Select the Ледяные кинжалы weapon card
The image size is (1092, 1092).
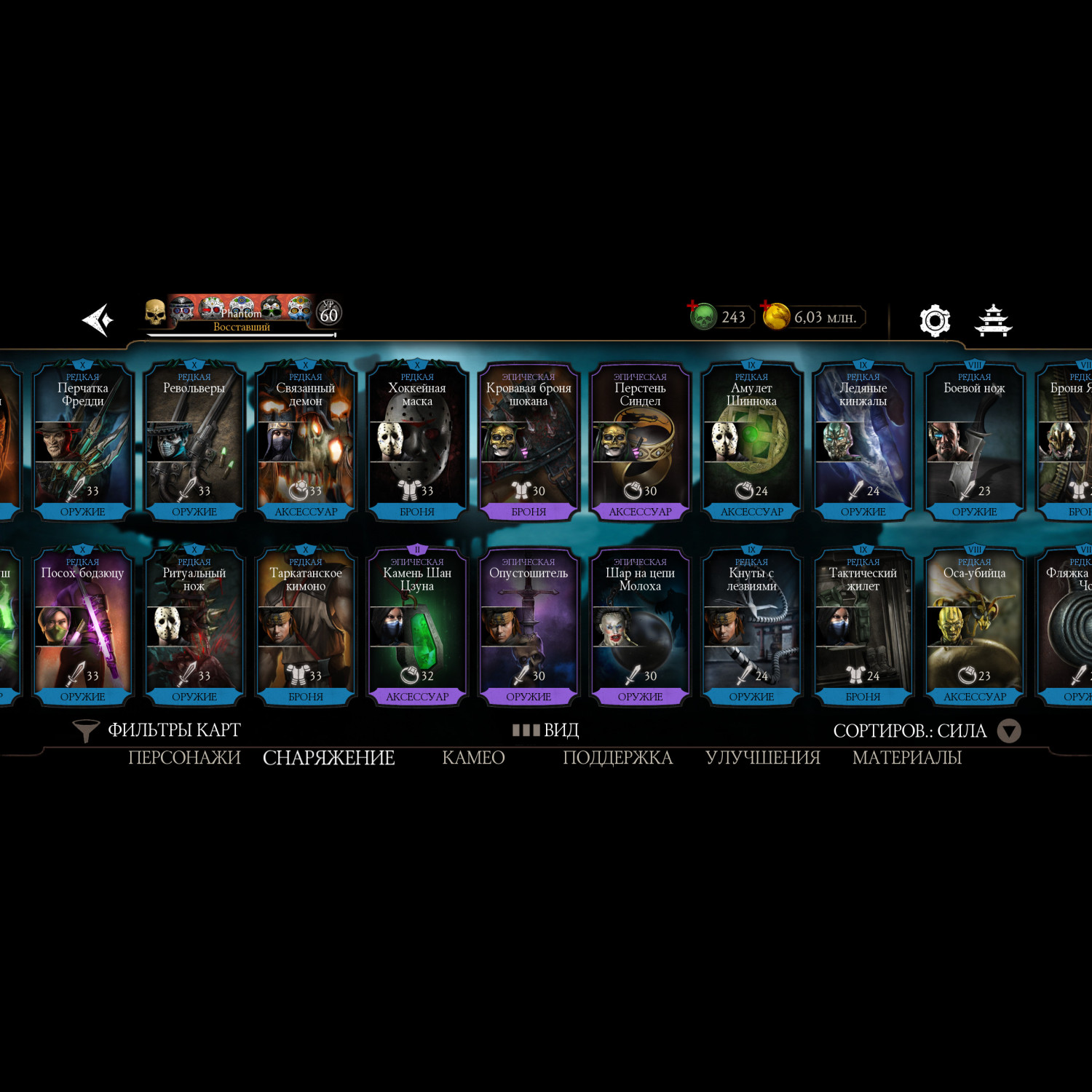pyautogui.click(x=863, y=441)
